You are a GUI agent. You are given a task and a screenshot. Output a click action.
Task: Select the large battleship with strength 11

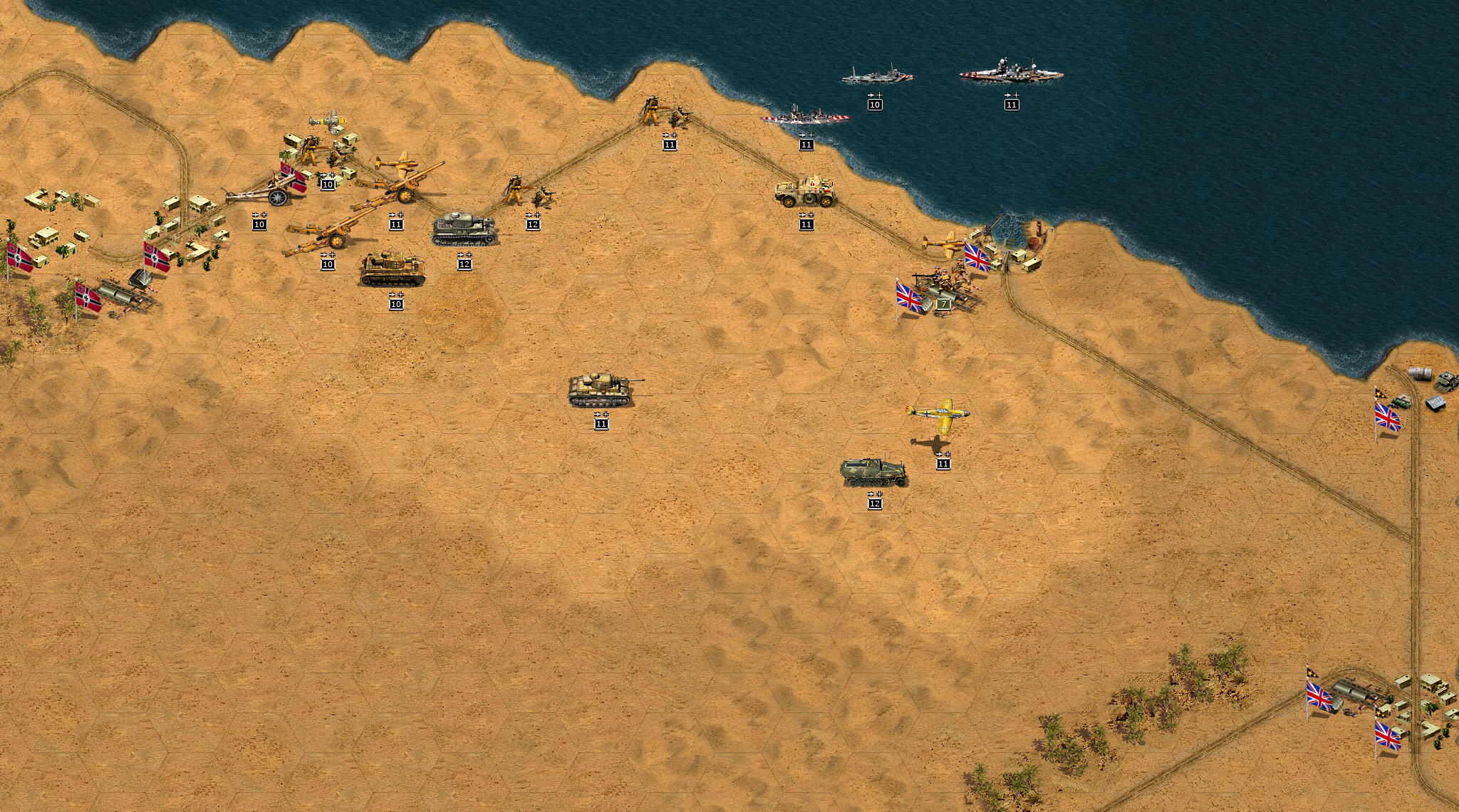(x=1011, y=72)
